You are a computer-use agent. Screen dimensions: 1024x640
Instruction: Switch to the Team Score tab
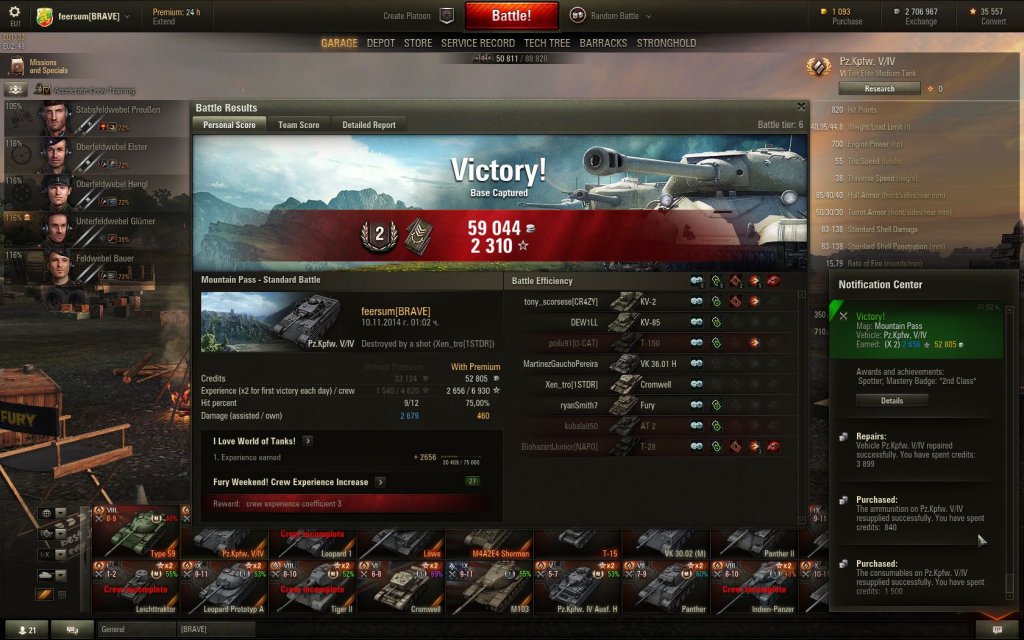pos(299,125)
